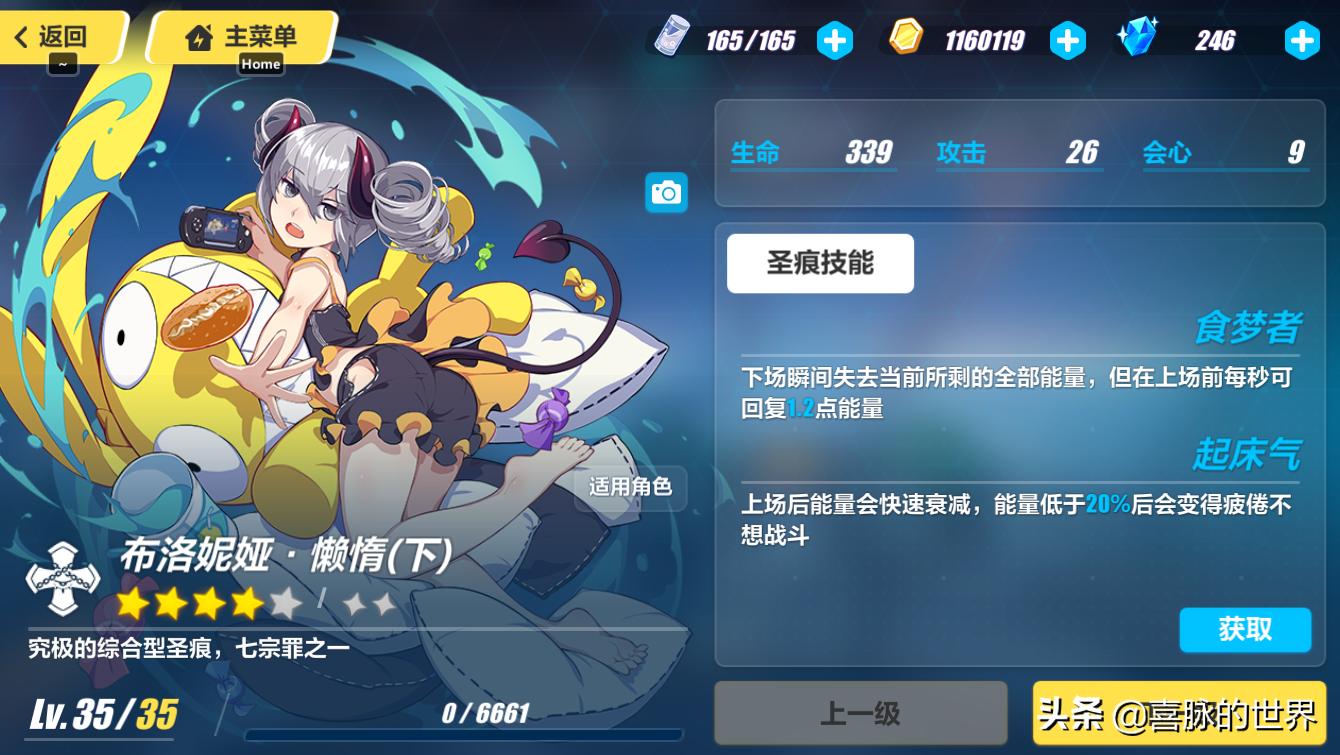This screenshot has width=1340, height=755.
Task: Click the back arrow icon on 返回
Action: [x=23, y=36]
